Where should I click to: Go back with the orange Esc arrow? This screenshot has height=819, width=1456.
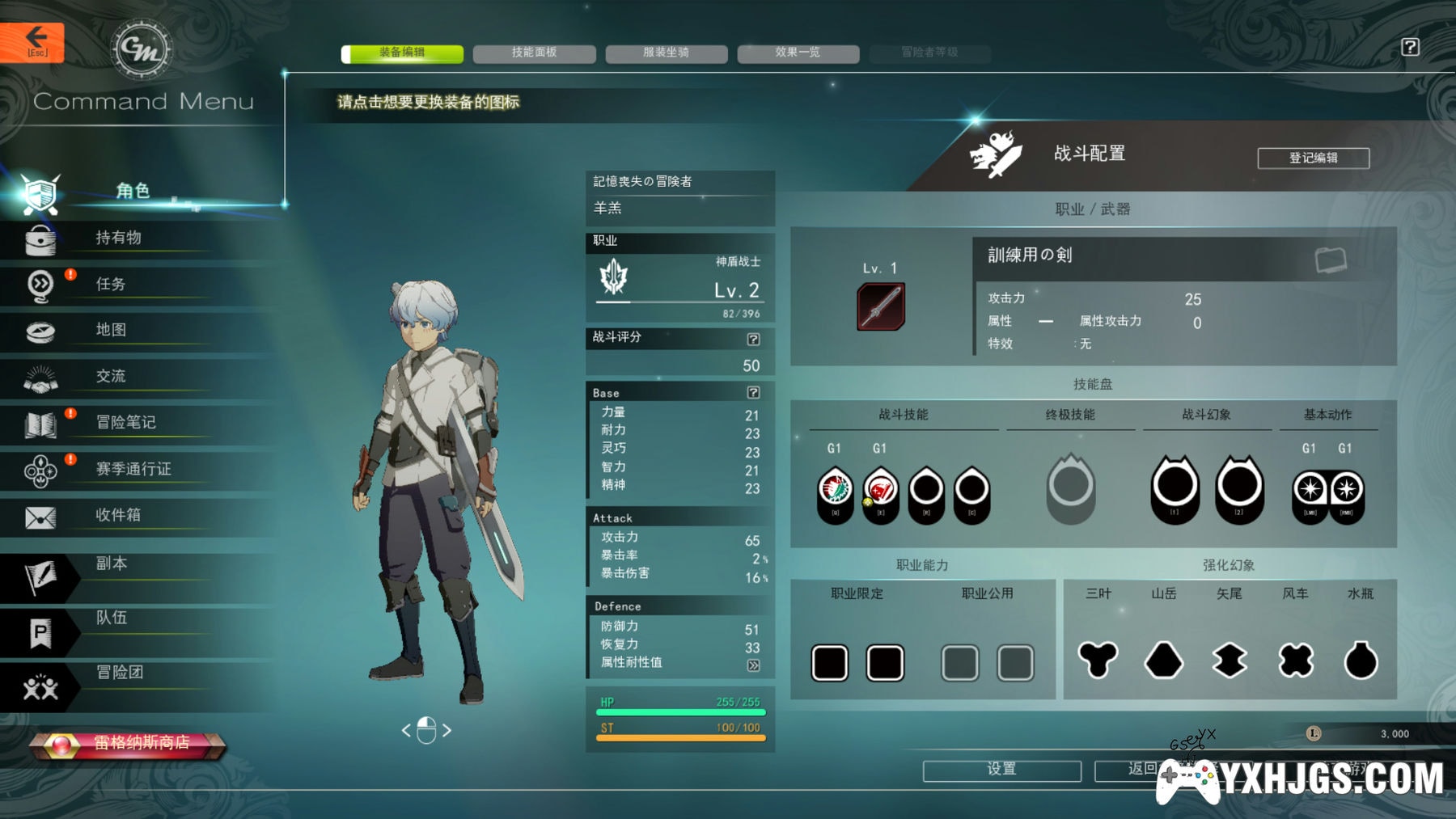32,41
